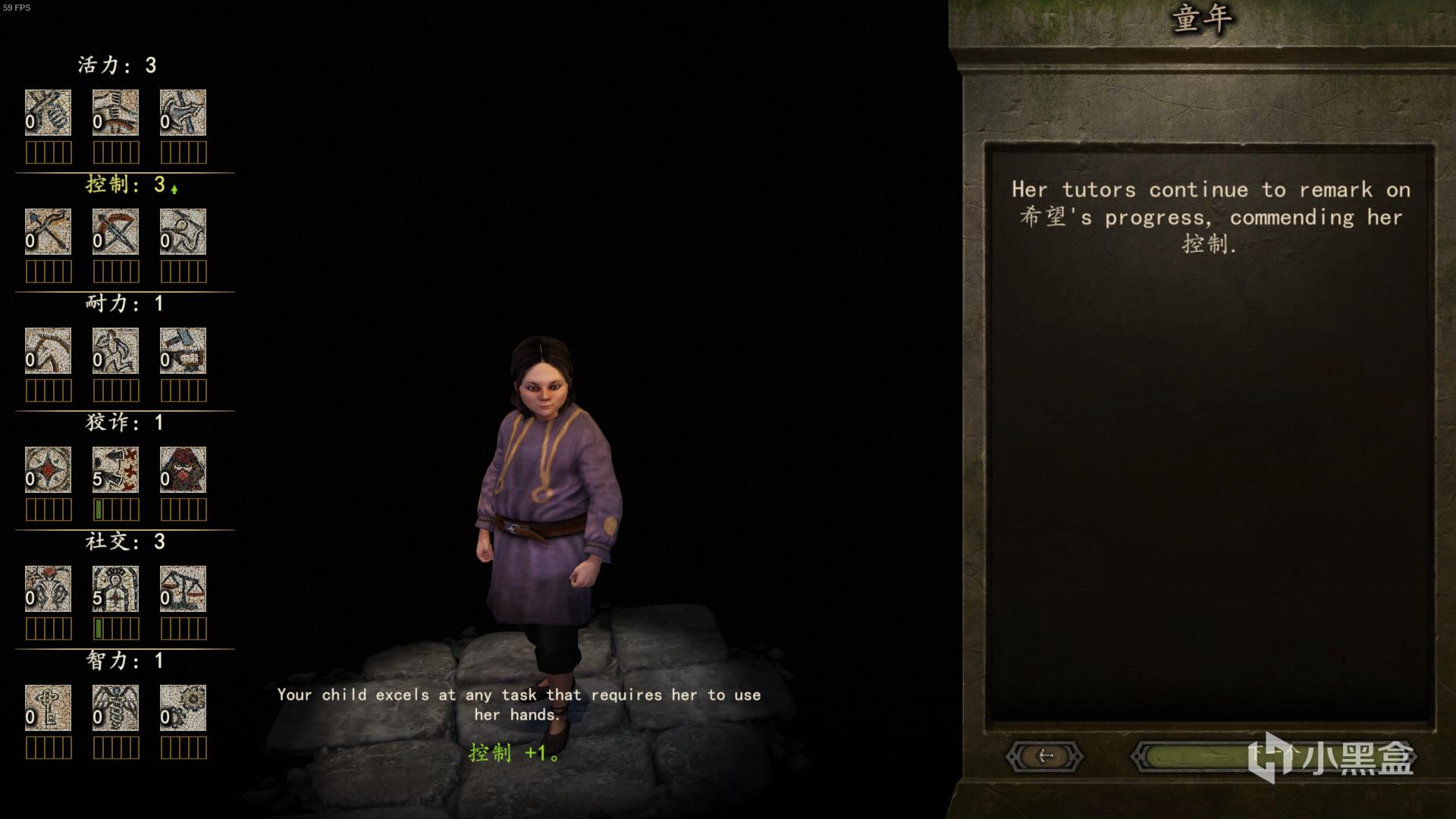Screen dimensions: 1456x819
Task: Open the Roguery hooded figure icon
Action: click(183, 470)
